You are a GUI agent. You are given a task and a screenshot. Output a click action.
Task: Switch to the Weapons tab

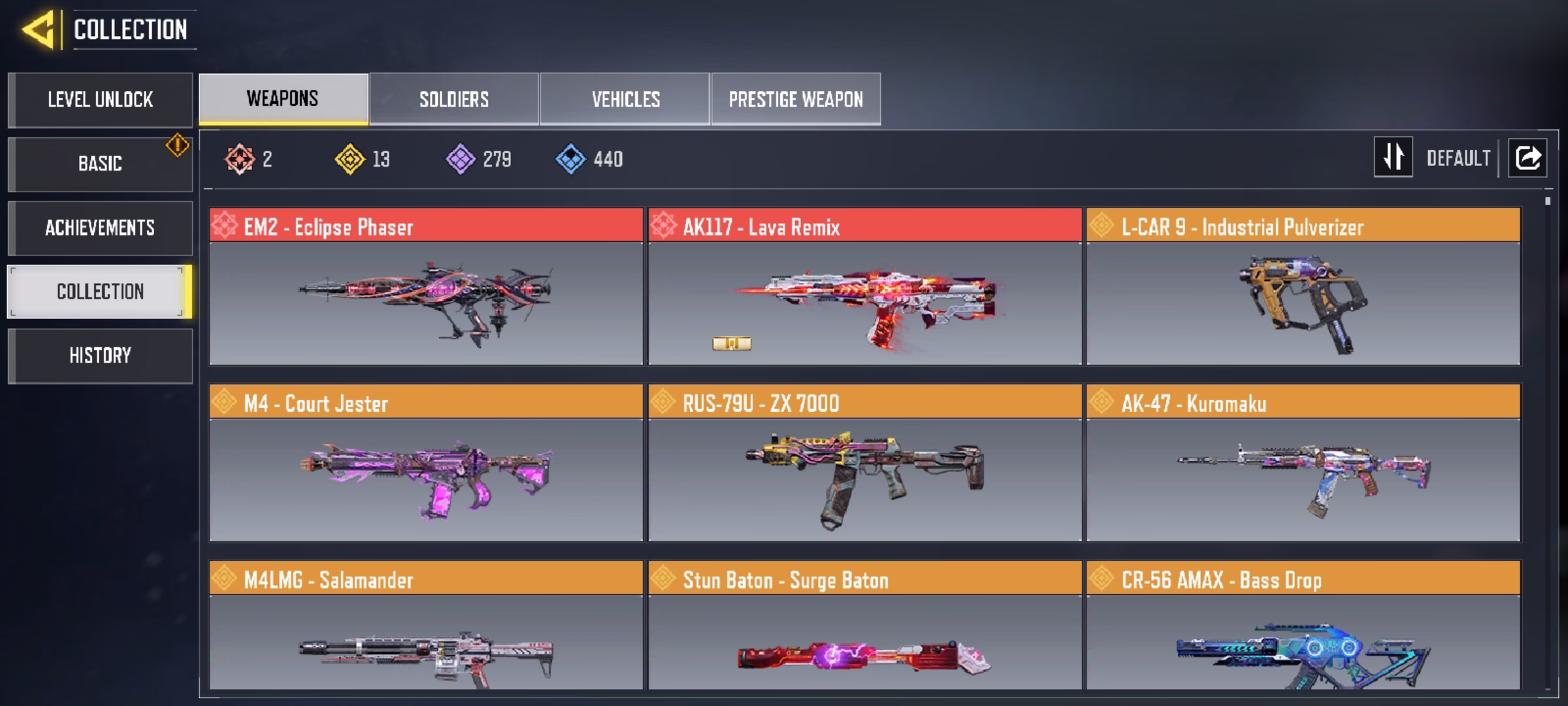point(283,99)
